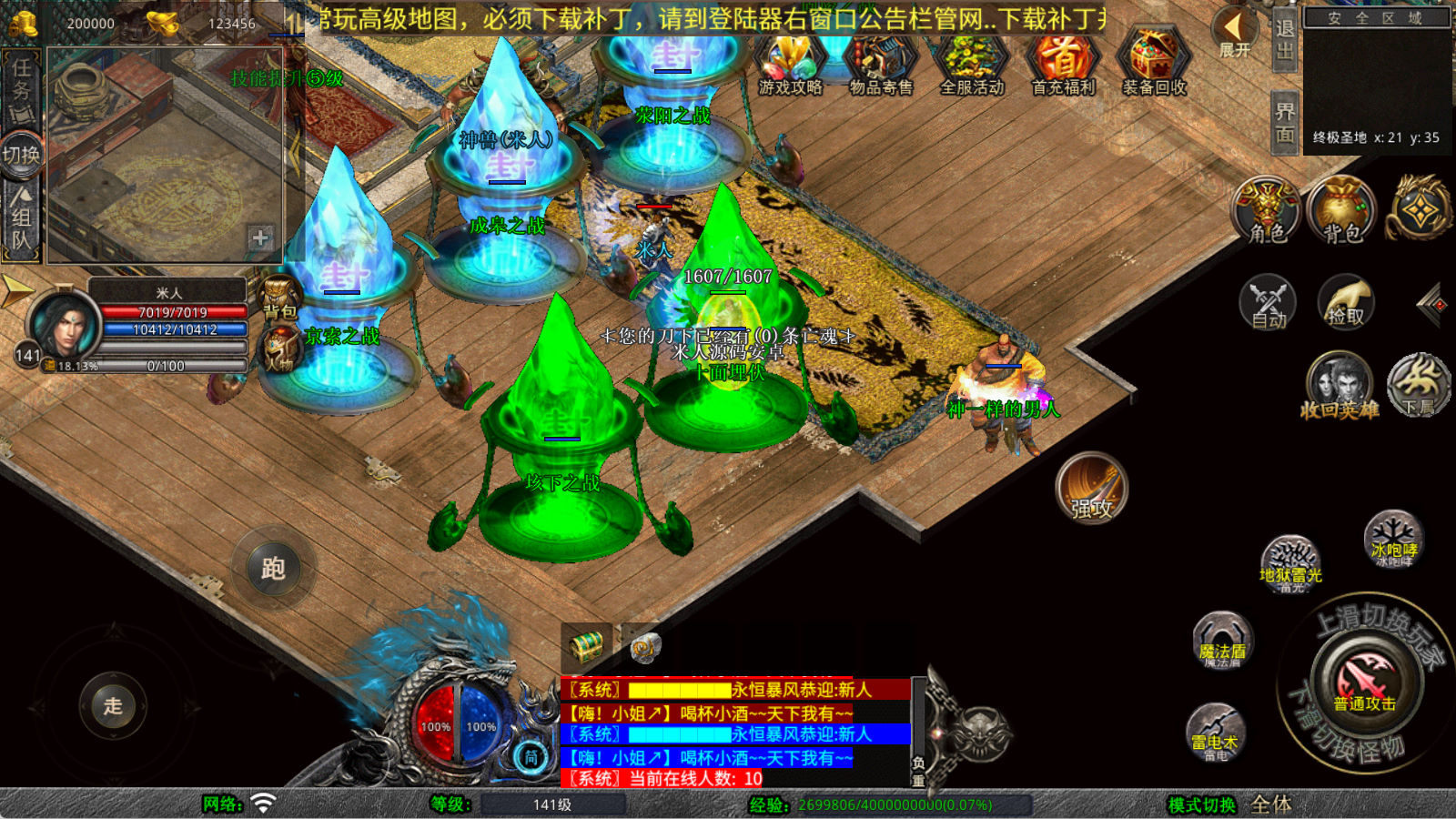Cast the 雷电术 lightning skill
This screenshot has height=819, width=1456.
(1216, 733)
